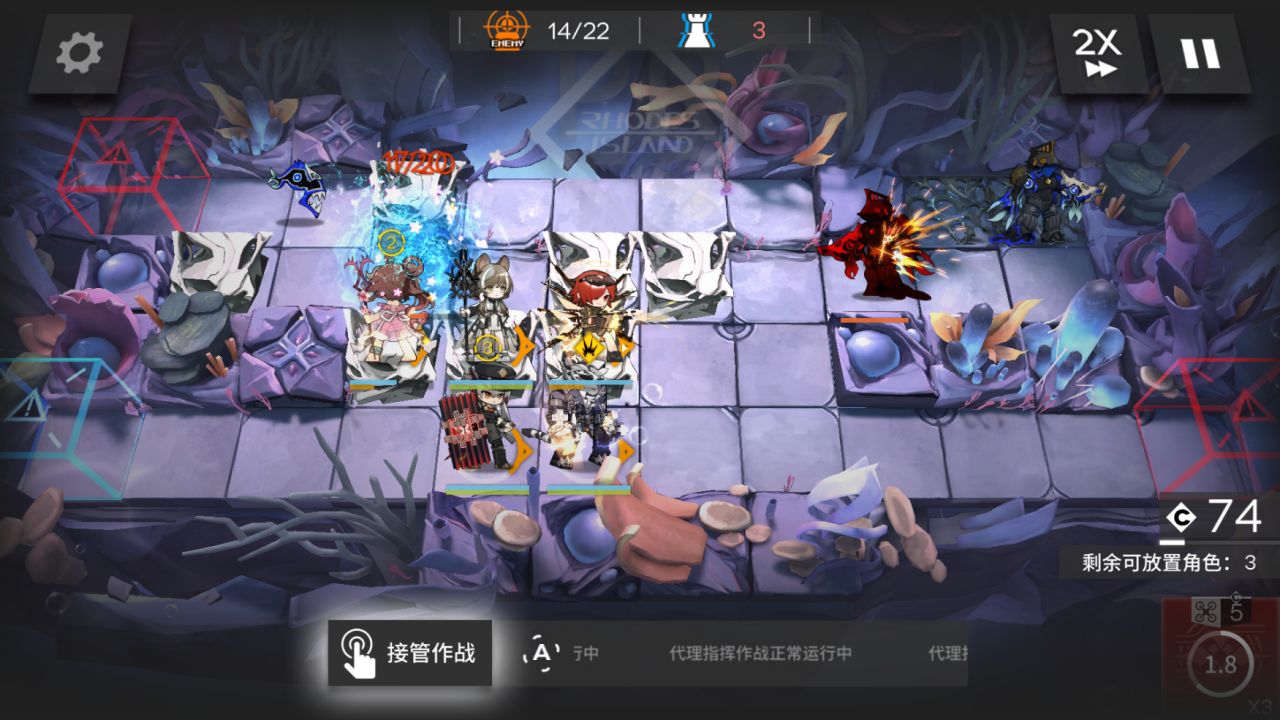Toggle the 2X battle speed
The width and height of the screenshot is (1280, 720).
pos(1100,54)
